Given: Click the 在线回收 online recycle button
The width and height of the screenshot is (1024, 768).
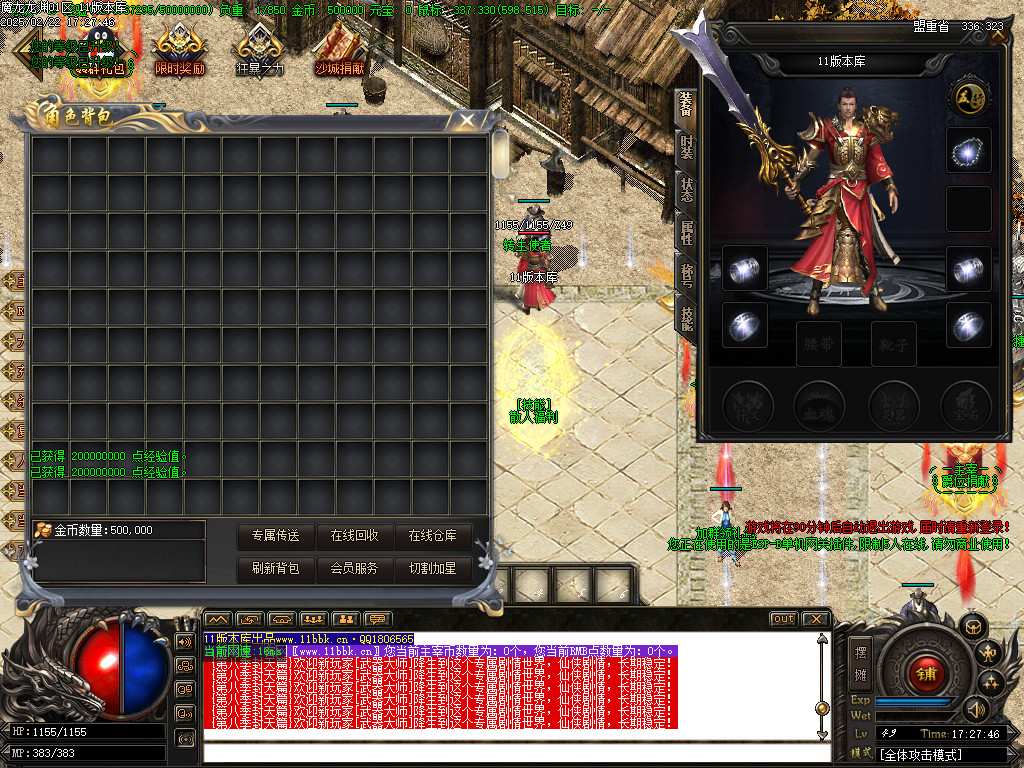Looking at the screenshot, I should click(x=355, y=536).
